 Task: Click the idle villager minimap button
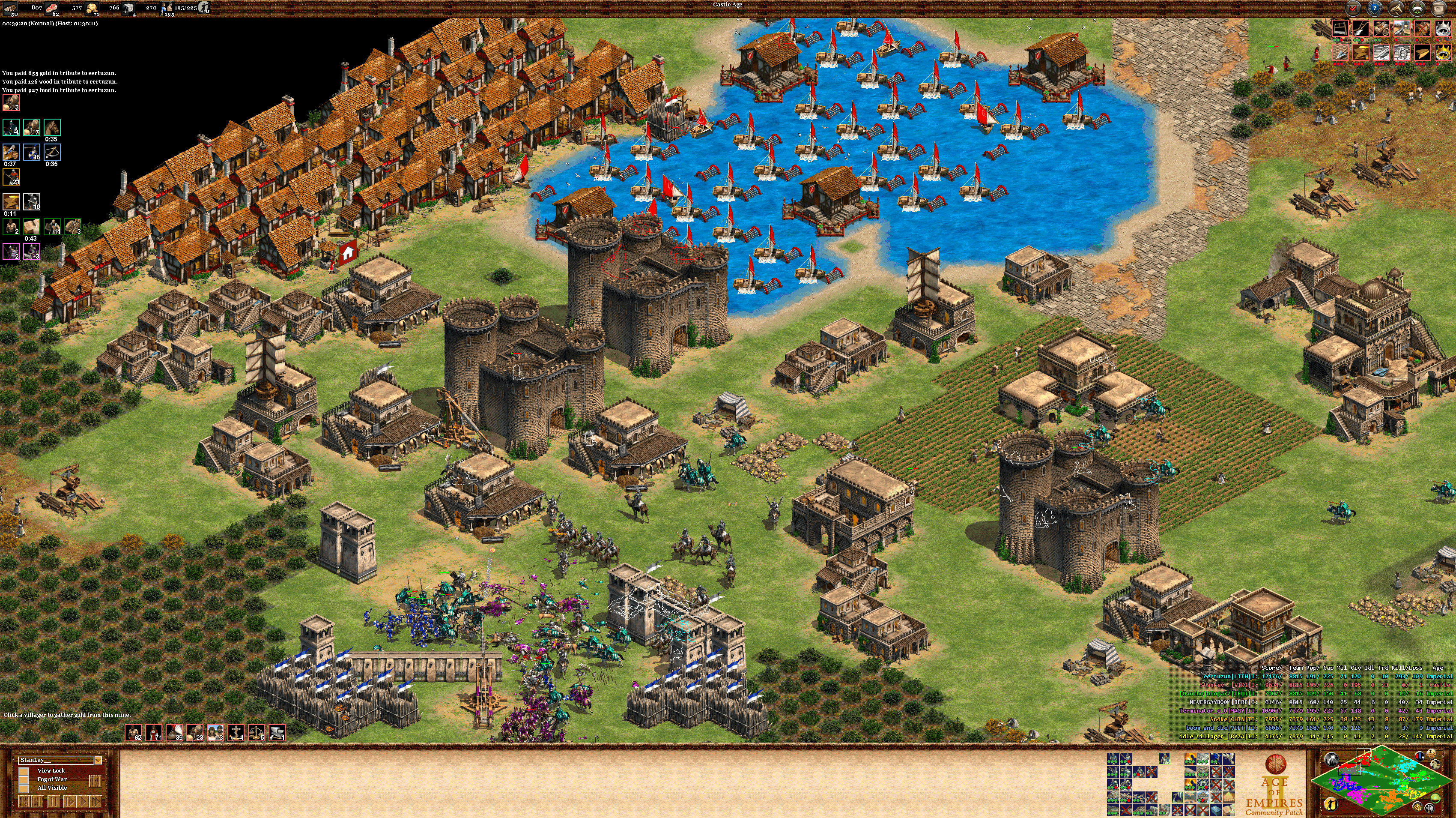click(x=1330, y=804)
